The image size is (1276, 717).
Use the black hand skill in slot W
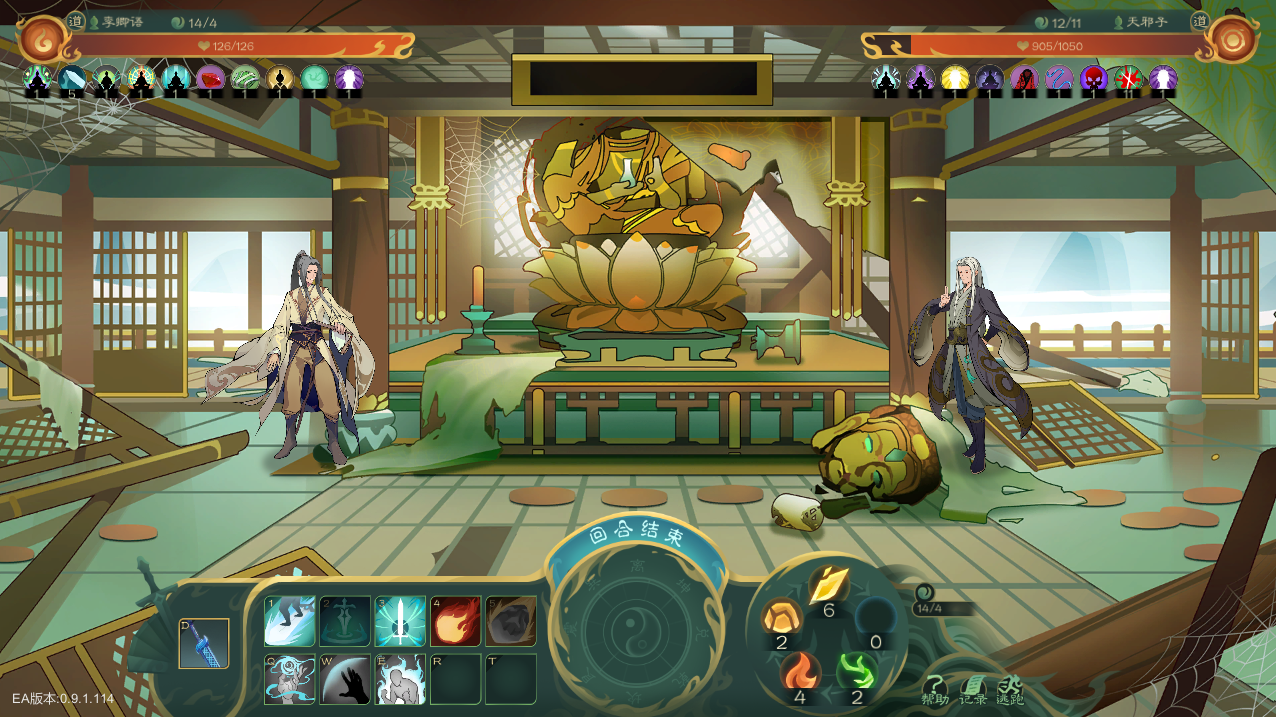[345, 679]
